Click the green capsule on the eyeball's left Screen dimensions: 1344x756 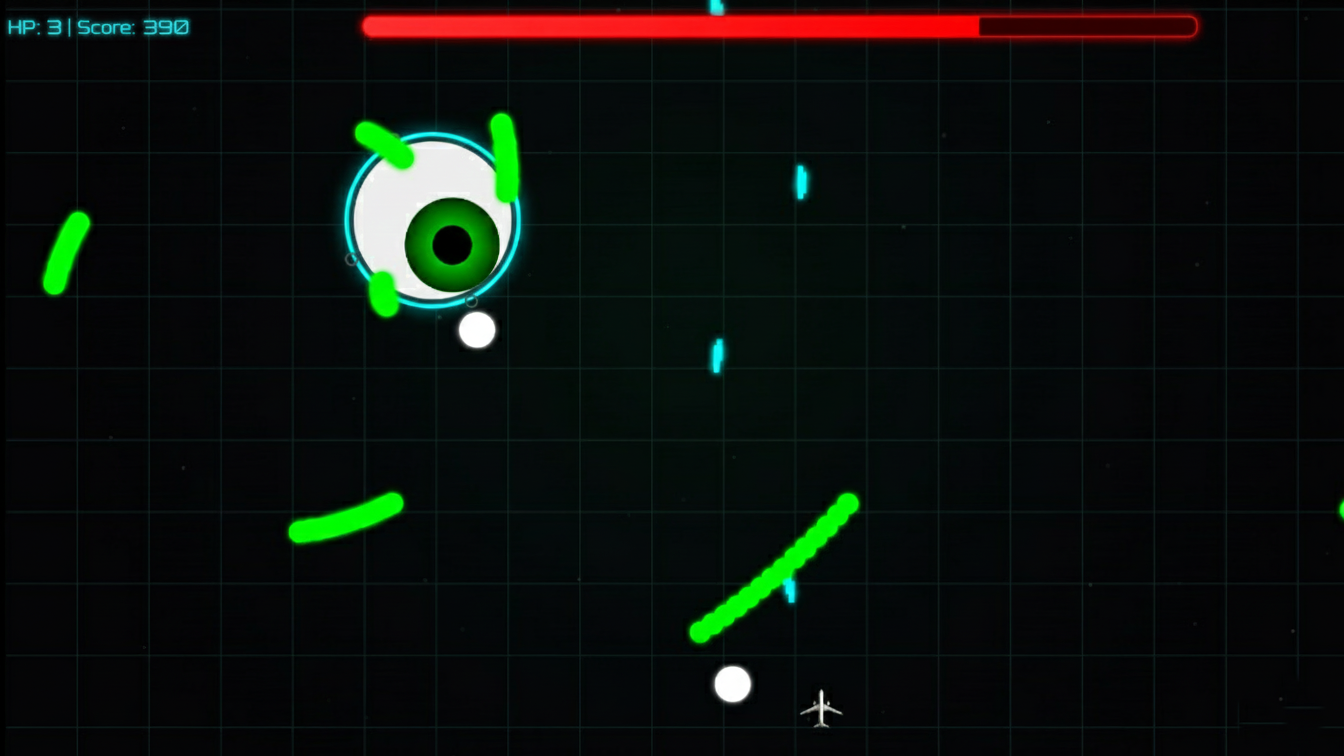(x=382, y=292)
